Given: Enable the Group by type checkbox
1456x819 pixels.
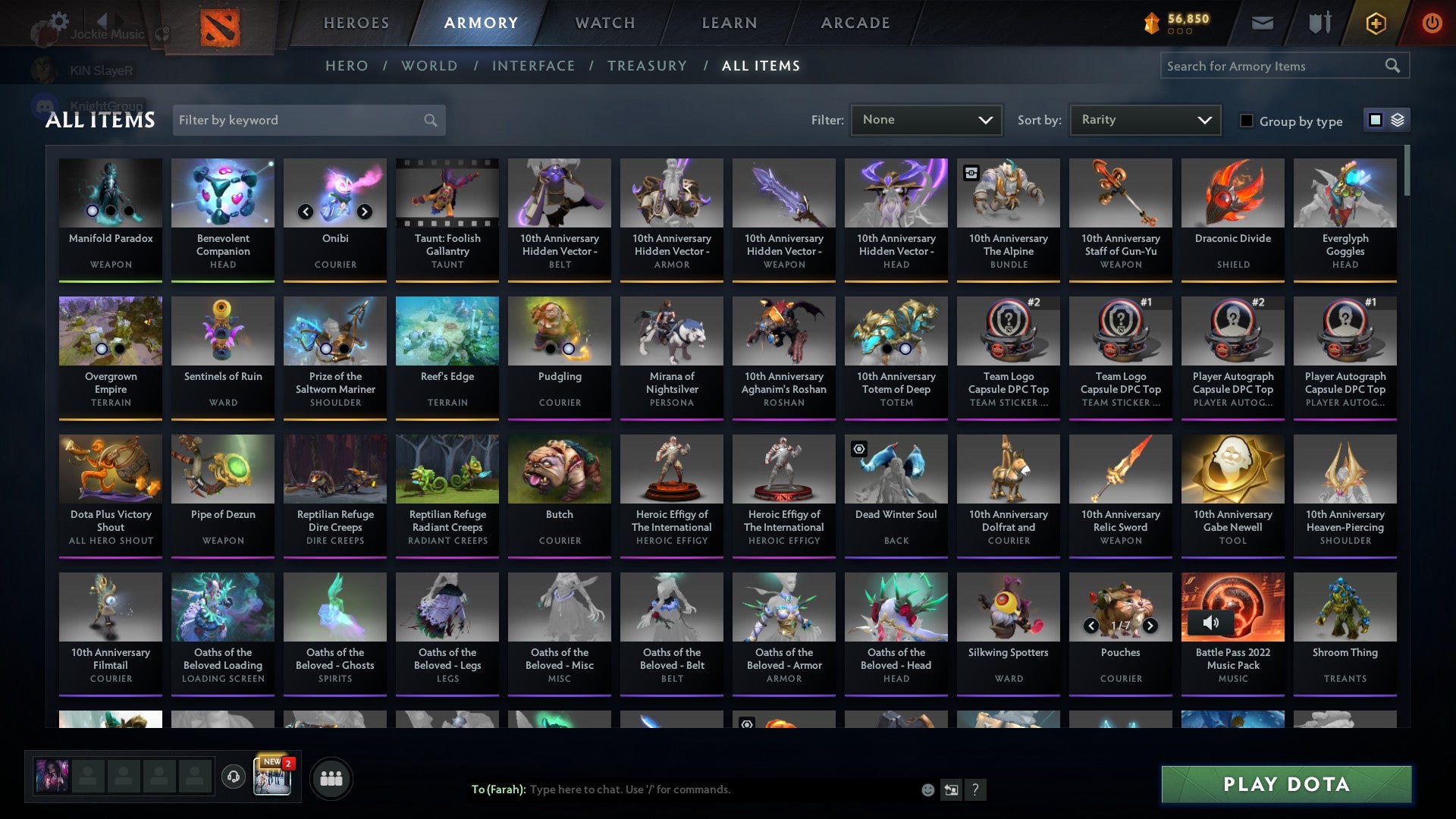Looking at the screenshot, I should (1247, 120).
